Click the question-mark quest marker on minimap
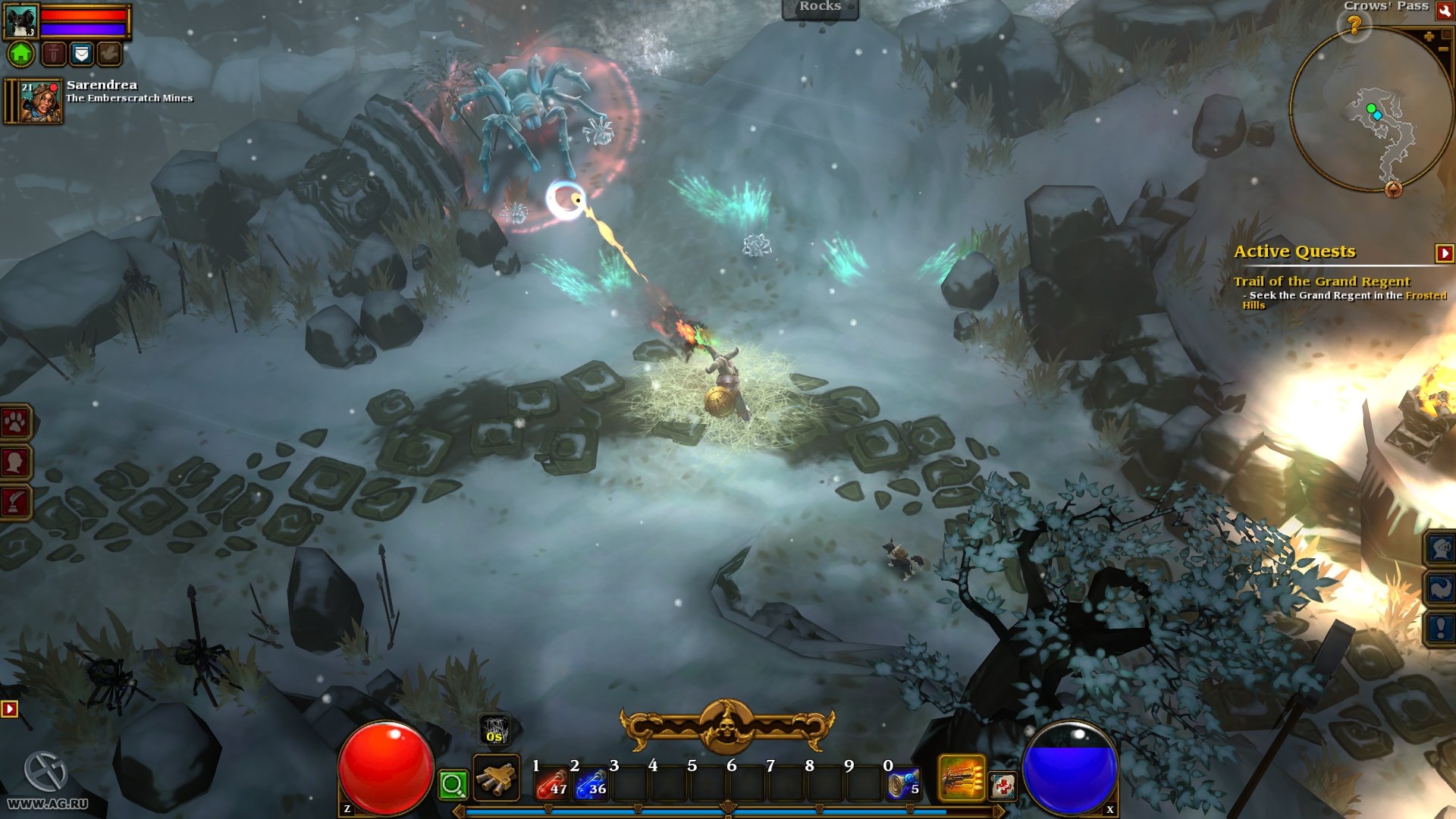1456x819 pixels. pos(1354,26)
